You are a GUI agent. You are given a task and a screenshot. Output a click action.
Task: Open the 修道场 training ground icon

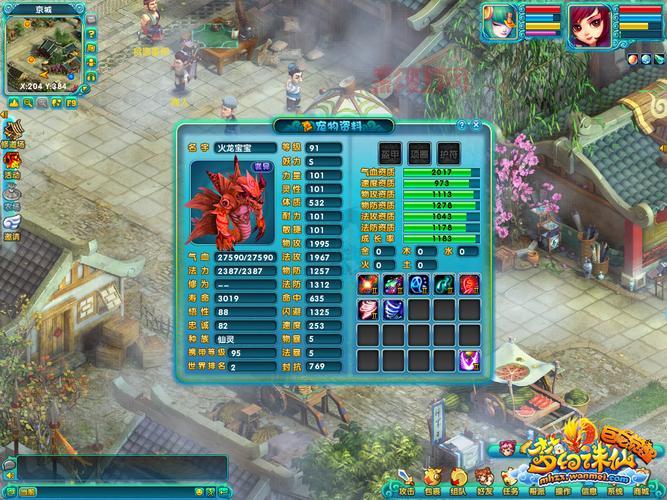(14, 133)
